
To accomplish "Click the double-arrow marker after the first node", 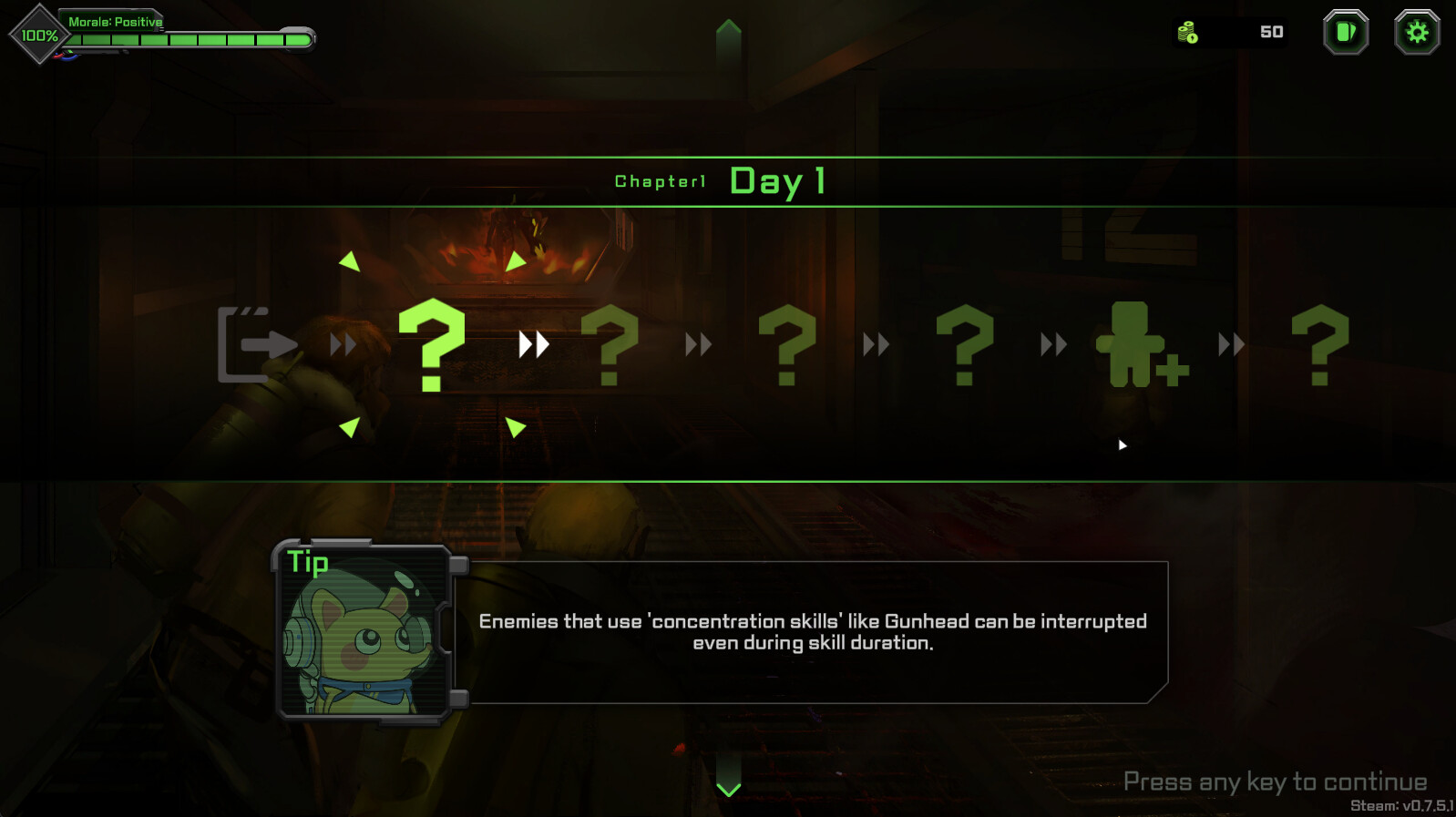I will click(x=532, y=344).
